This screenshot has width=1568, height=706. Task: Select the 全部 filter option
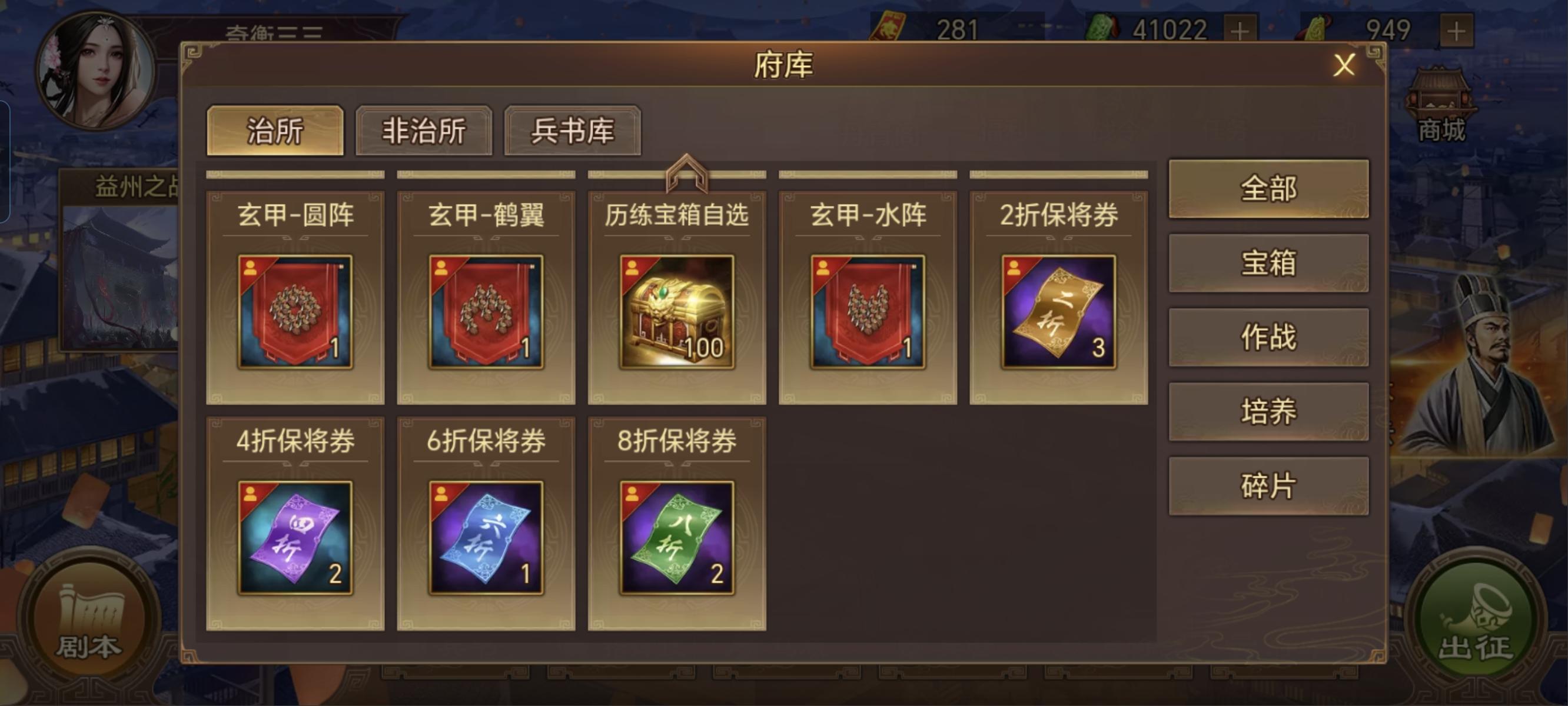coord(1268,189)
